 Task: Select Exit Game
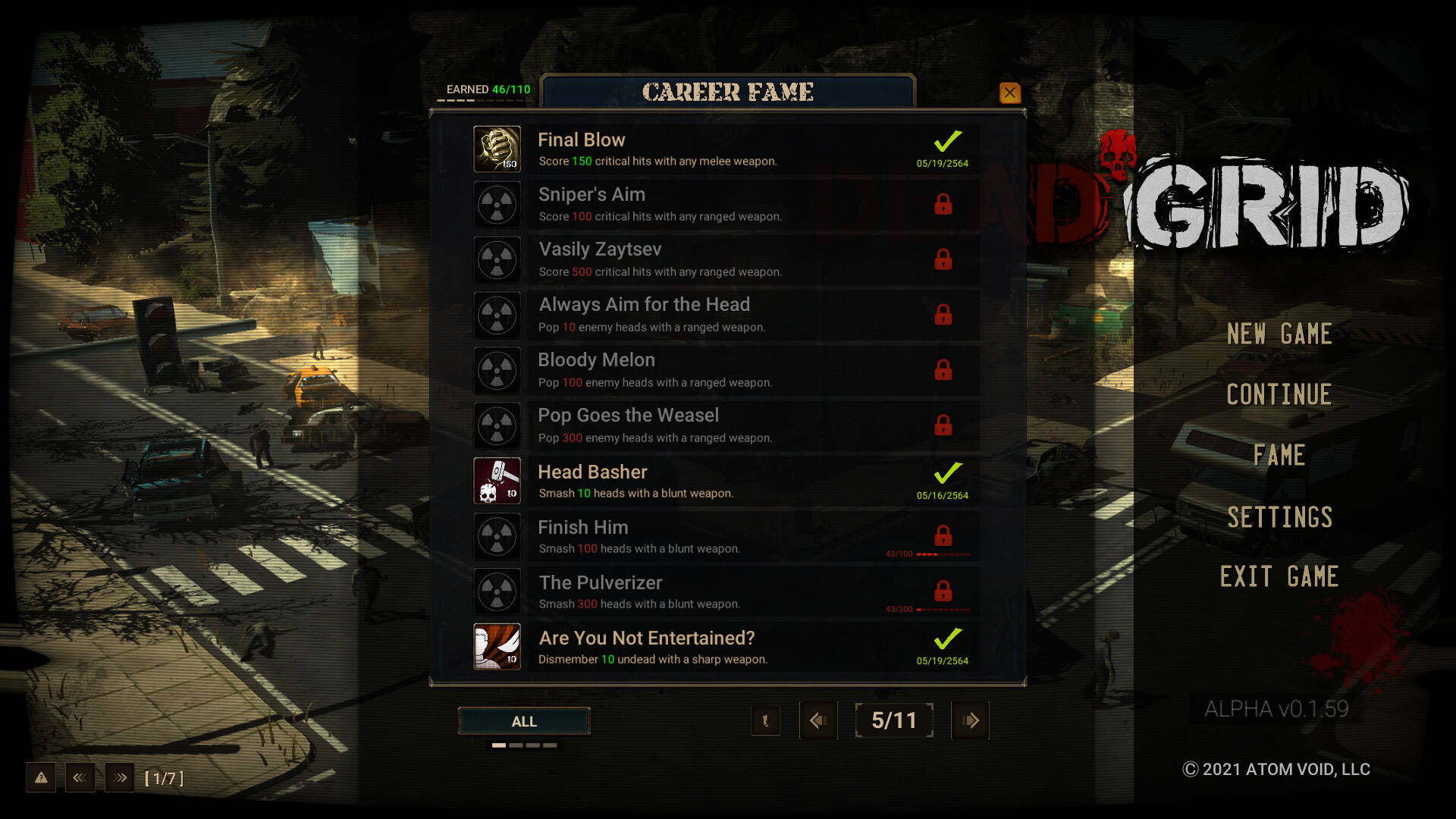click(1279, 577)
